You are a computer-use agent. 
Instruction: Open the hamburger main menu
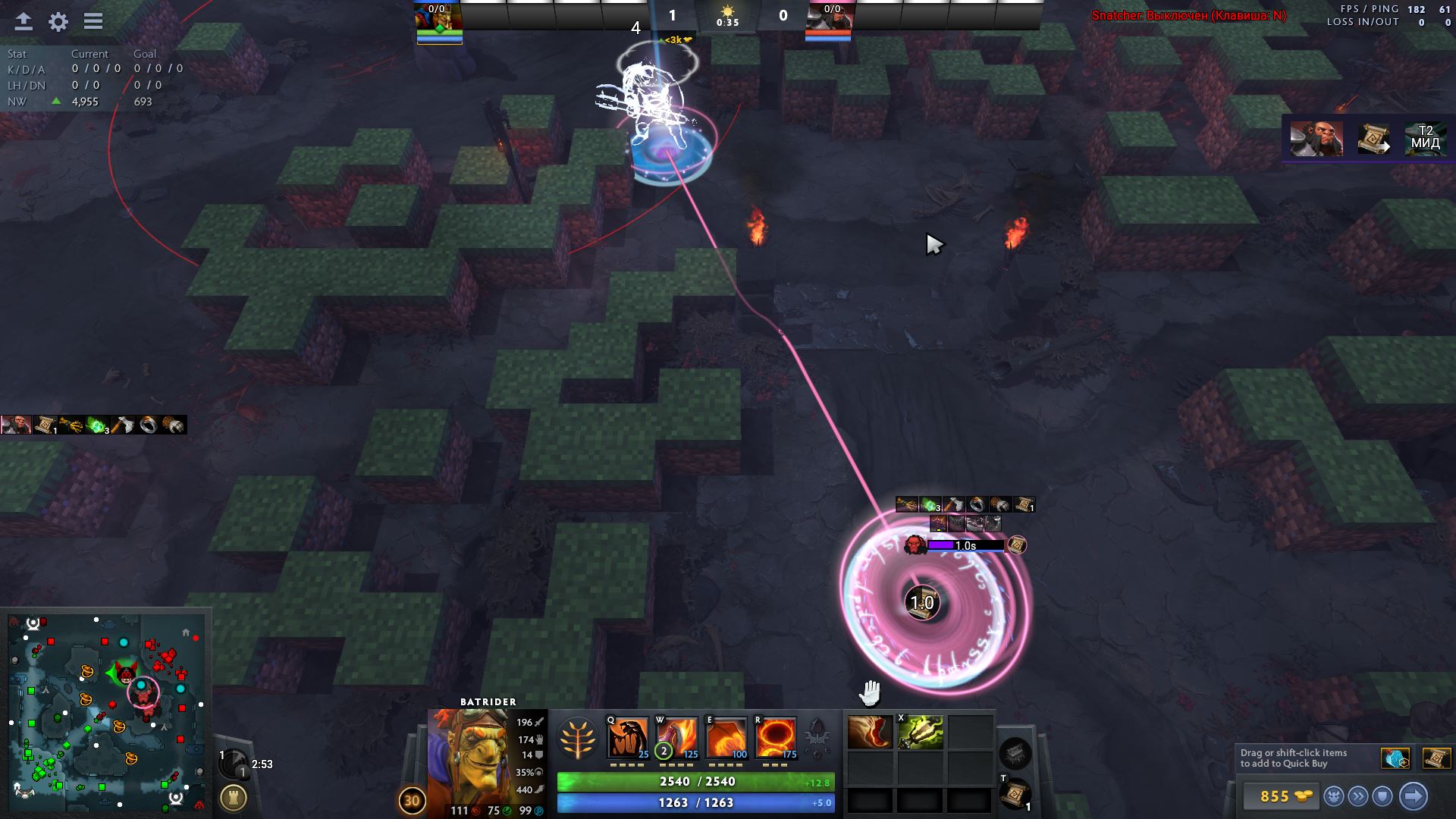93,21
